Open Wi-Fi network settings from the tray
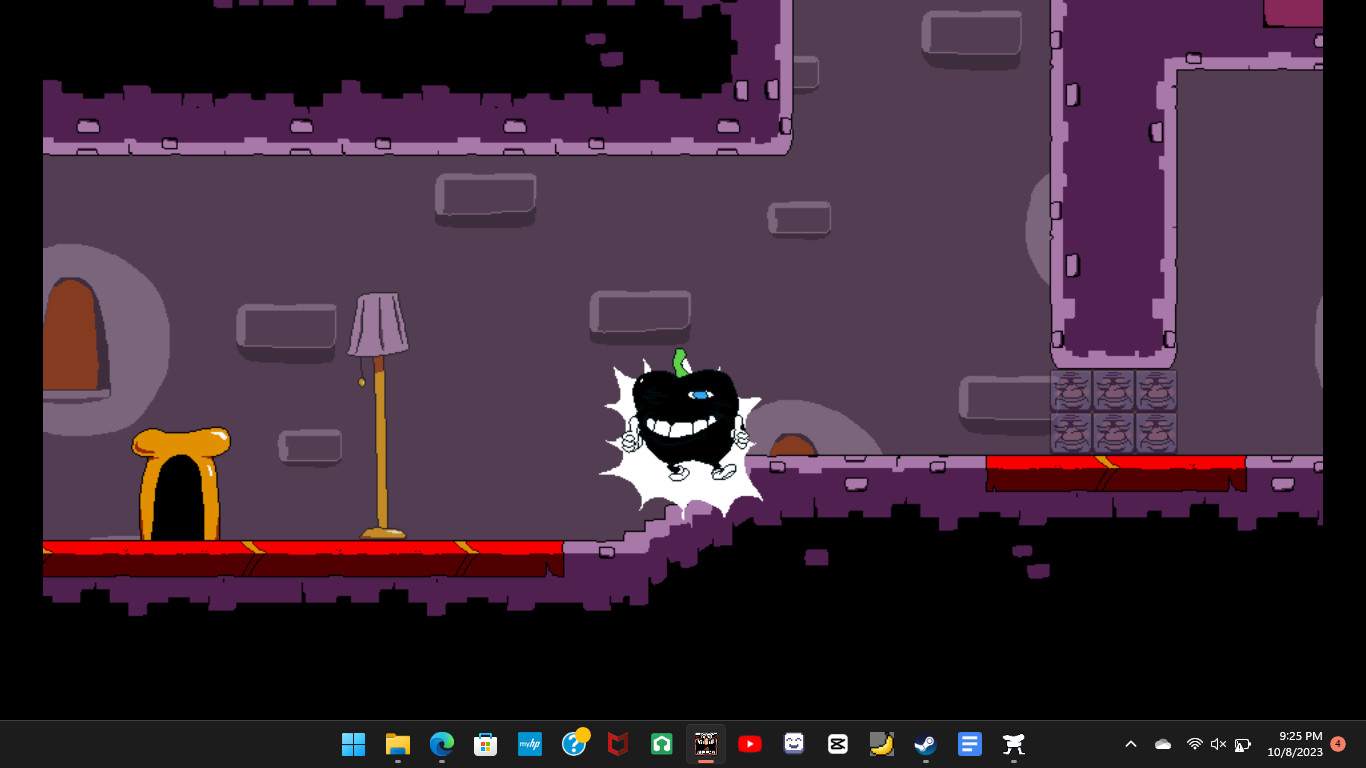This screenshot has width=1366, height=768. 1194,744
